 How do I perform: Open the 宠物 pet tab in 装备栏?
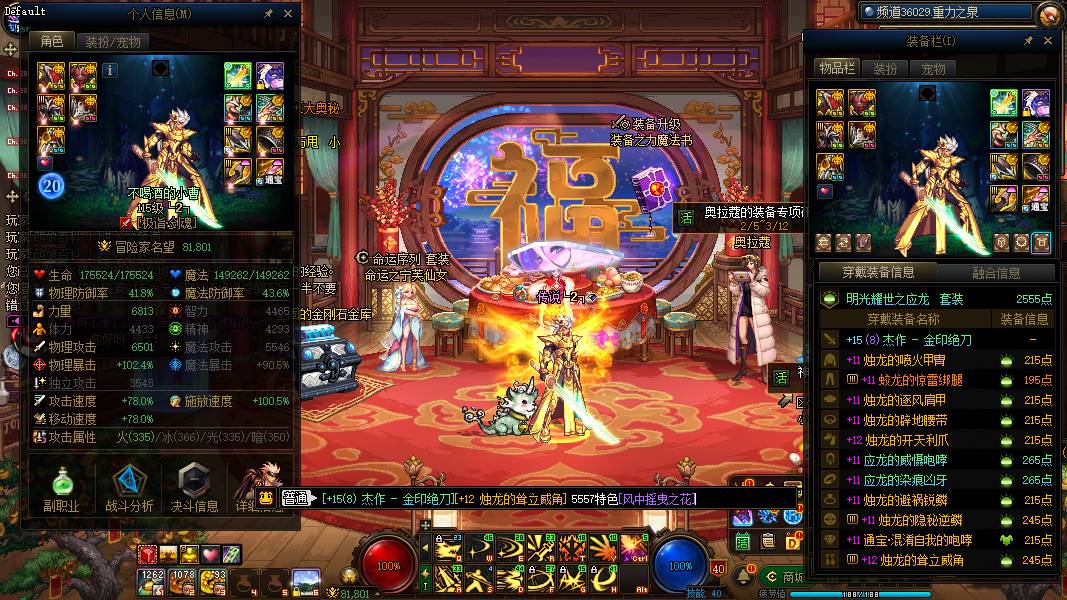[x=933, y=69]
